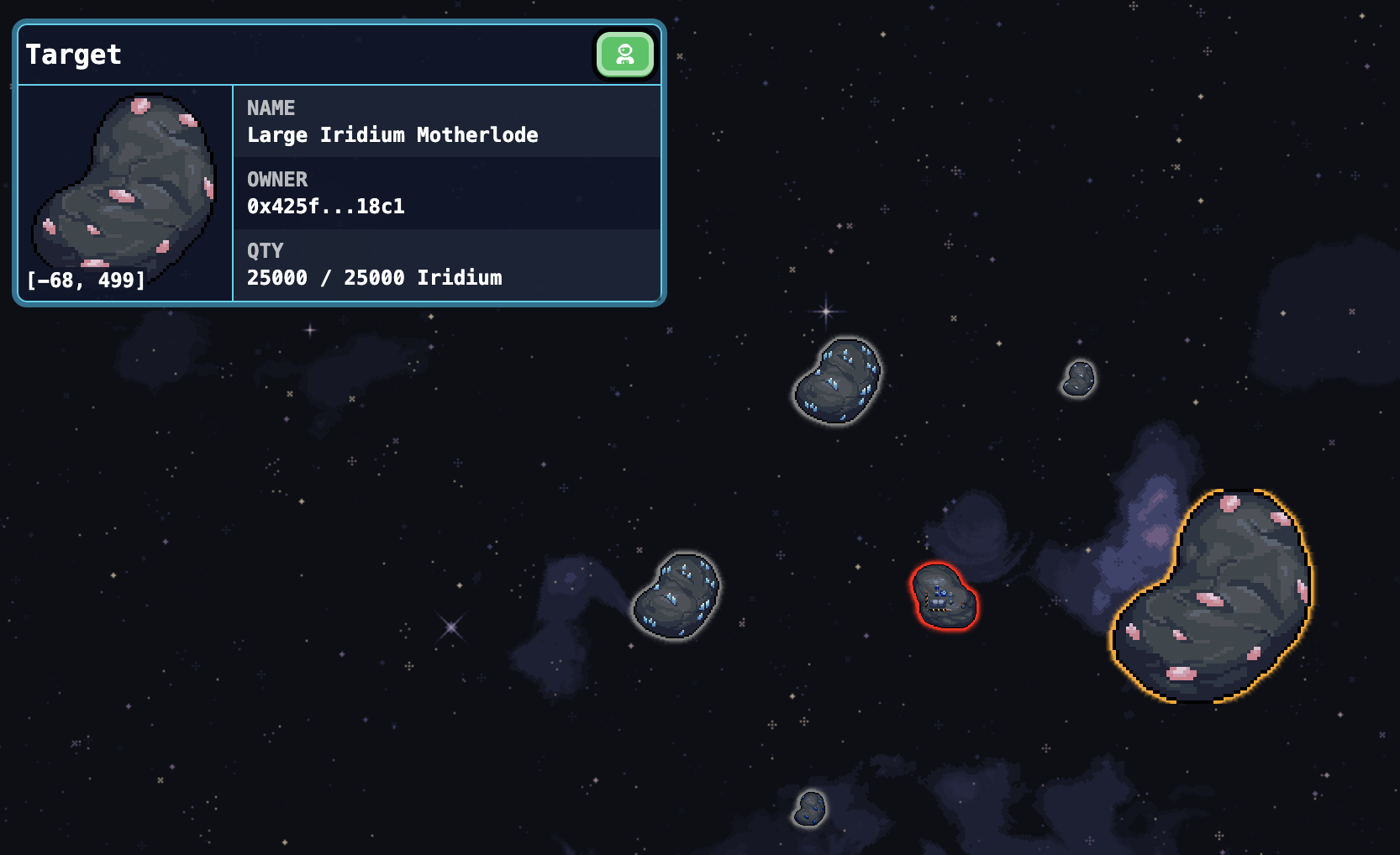The image size is (1400, 855).
Task: Click the green player icon button in Target panel
Action: click(x=624, y=55)
